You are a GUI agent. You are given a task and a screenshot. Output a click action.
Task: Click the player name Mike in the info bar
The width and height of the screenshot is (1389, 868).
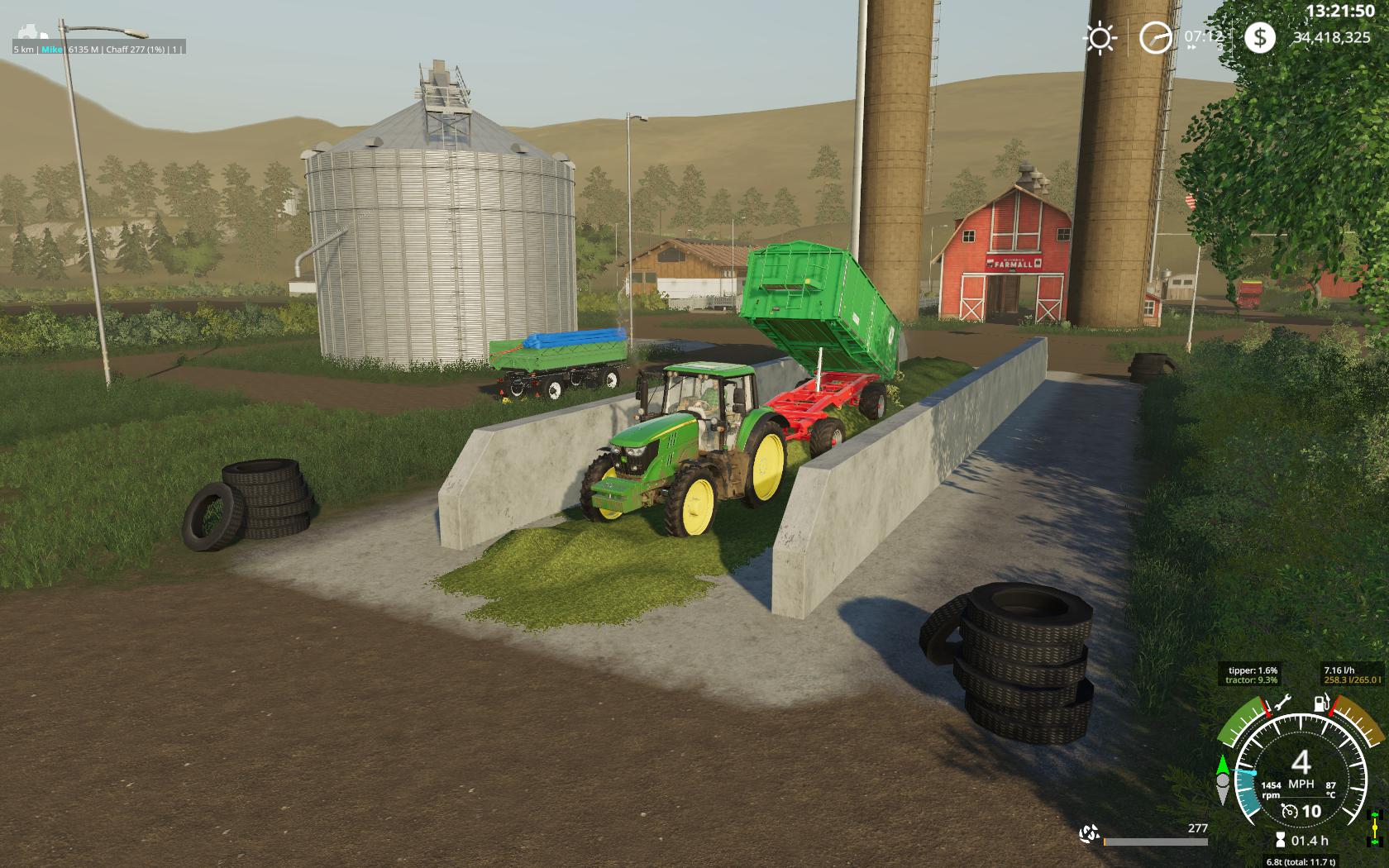point(52,50)
